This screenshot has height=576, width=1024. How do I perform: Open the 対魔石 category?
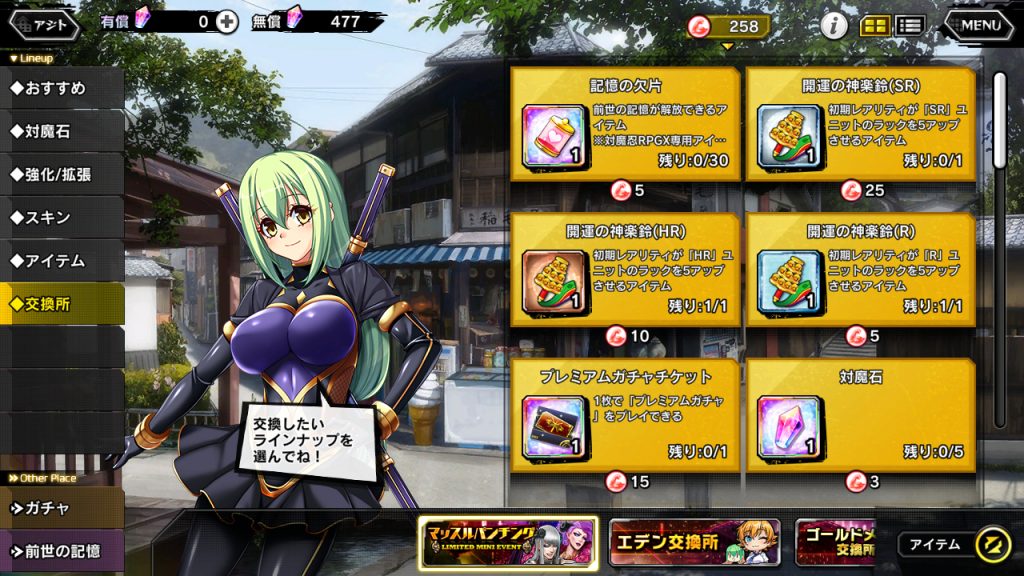62,131
